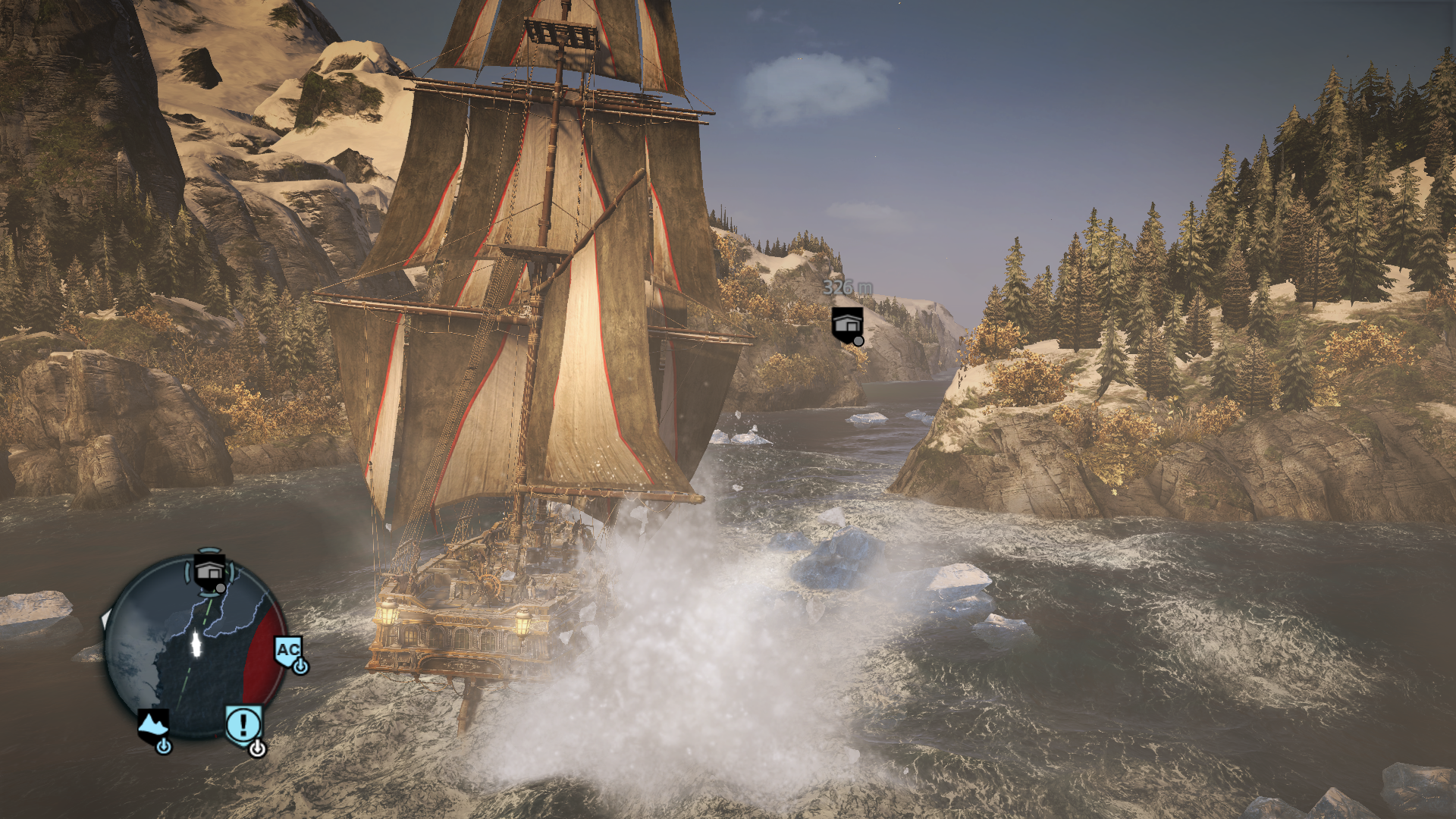Viewport: 1456px width, 819px height.
Task: Click the warehouse waypoint icon under 326 m
Action: pyautogui.click(x=847, y=324)
